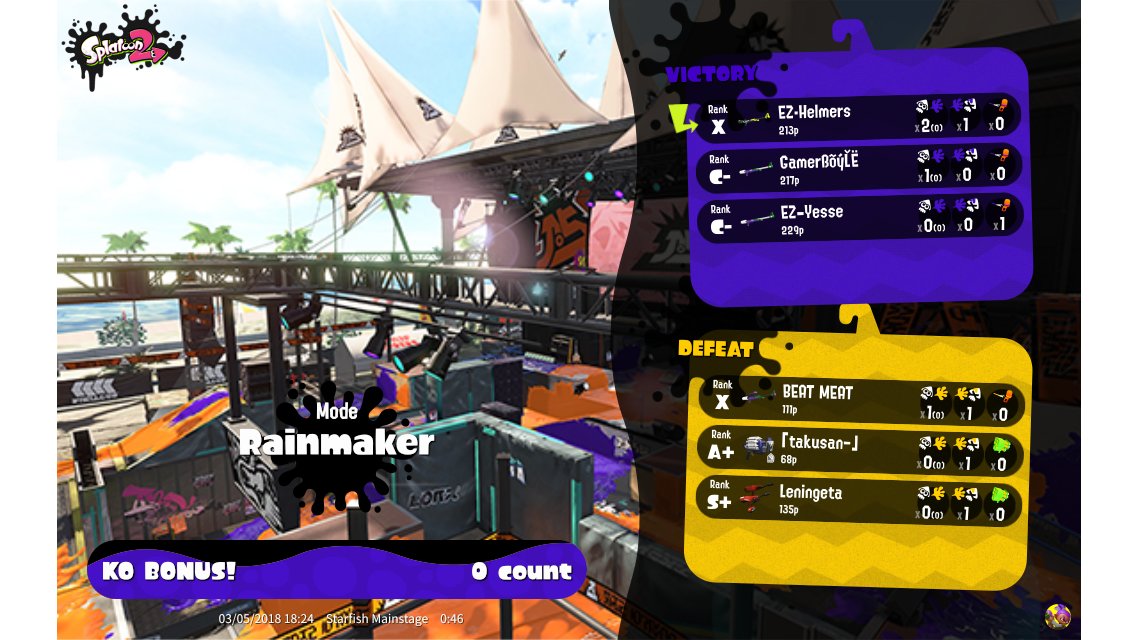Select BEAT MEAT on the defeated team
This screenshot has width=1138, height=640.
860,400
